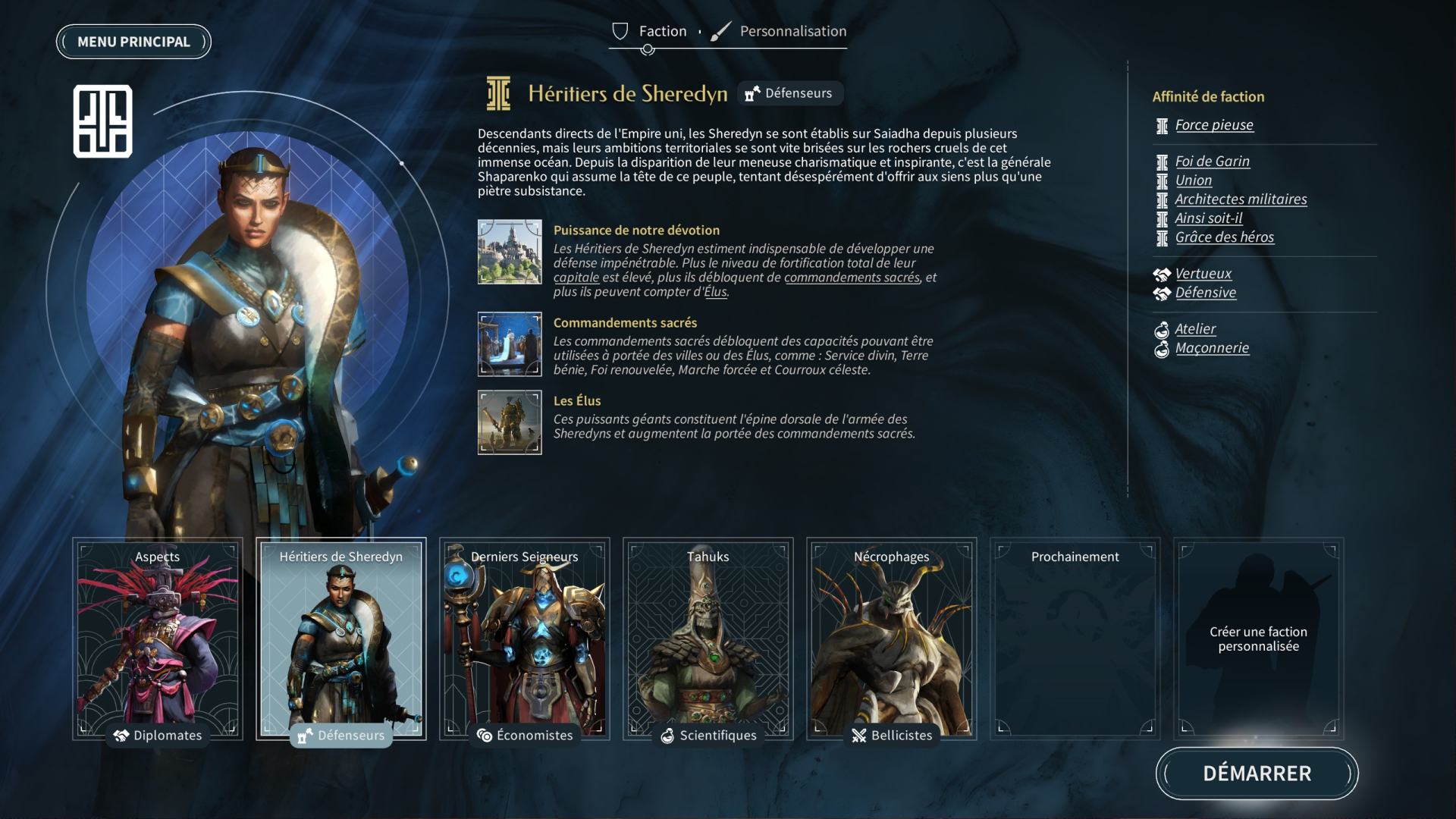Show the Foi de Garin trait

click(x=1212, y=162)
